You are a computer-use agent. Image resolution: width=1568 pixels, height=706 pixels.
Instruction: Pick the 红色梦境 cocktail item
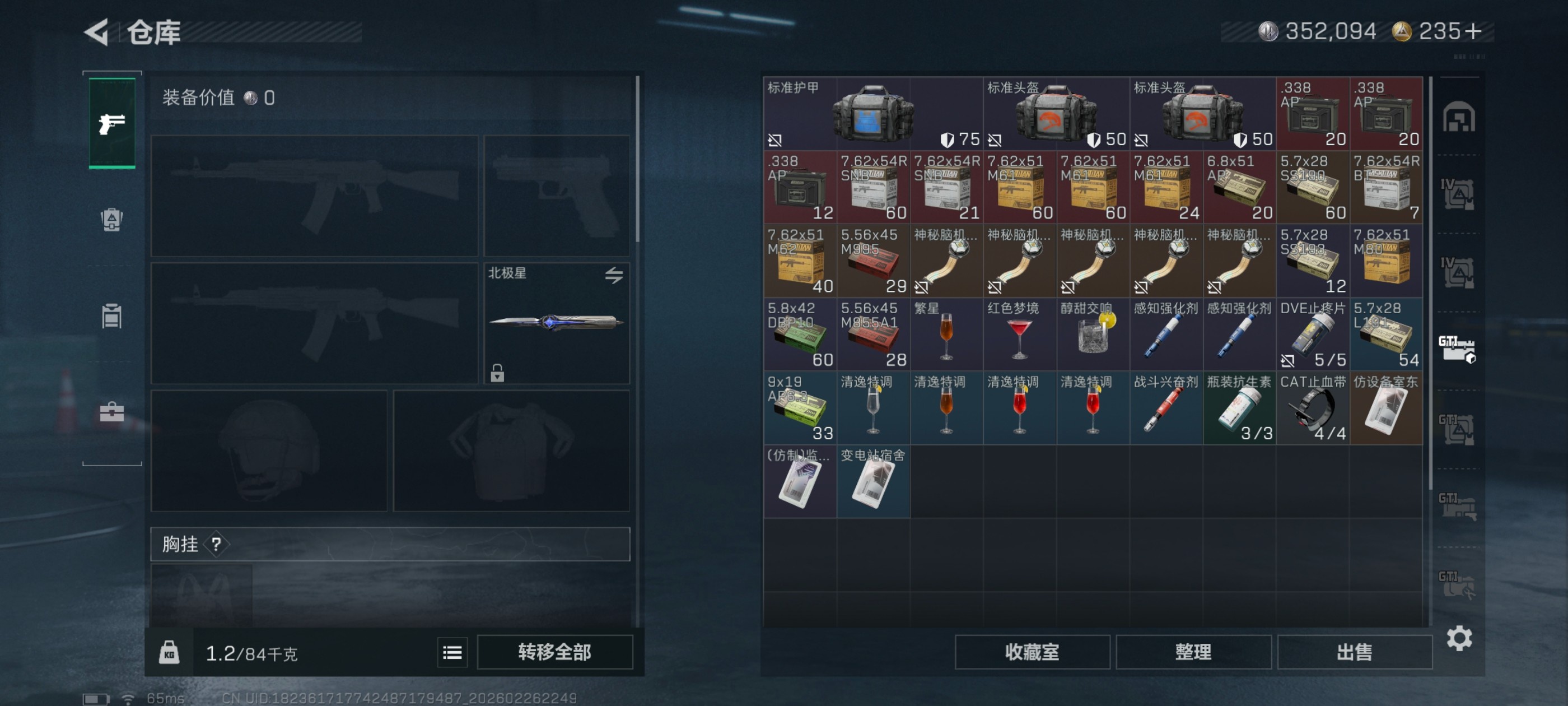pyautogui.click(x=1020, y=335)
